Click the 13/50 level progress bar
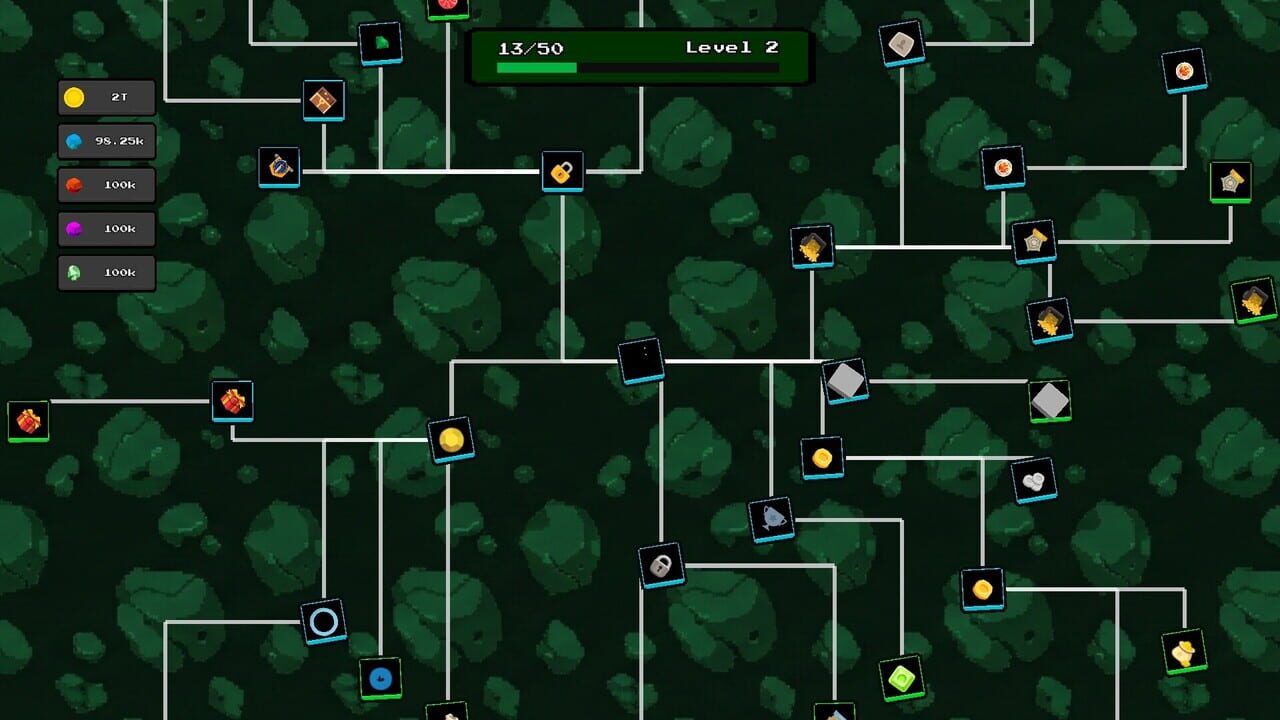Screen dimensions: 1280x720 click(640, 57)
